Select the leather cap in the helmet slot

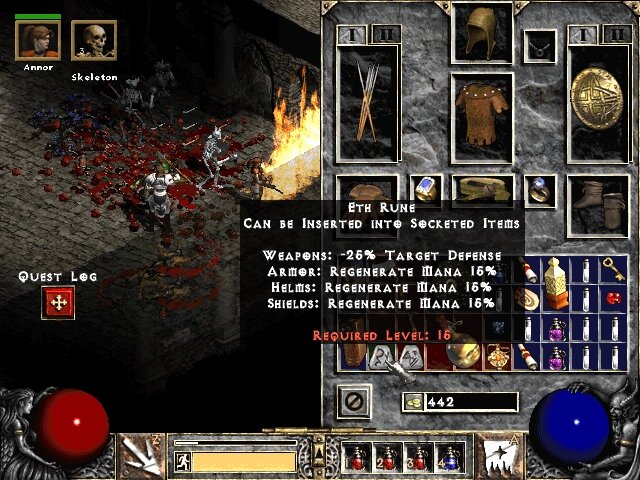pos(481,33)
